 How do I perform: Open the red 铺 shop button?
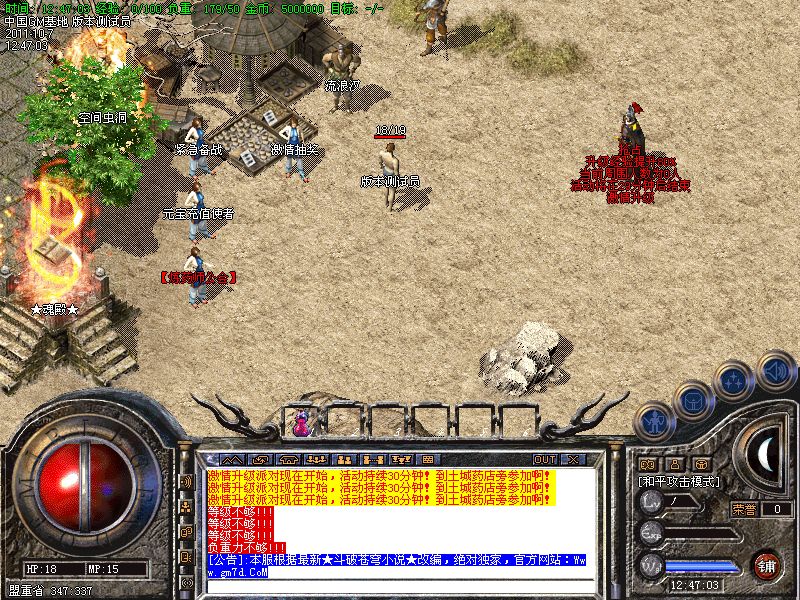pos(767,564)
